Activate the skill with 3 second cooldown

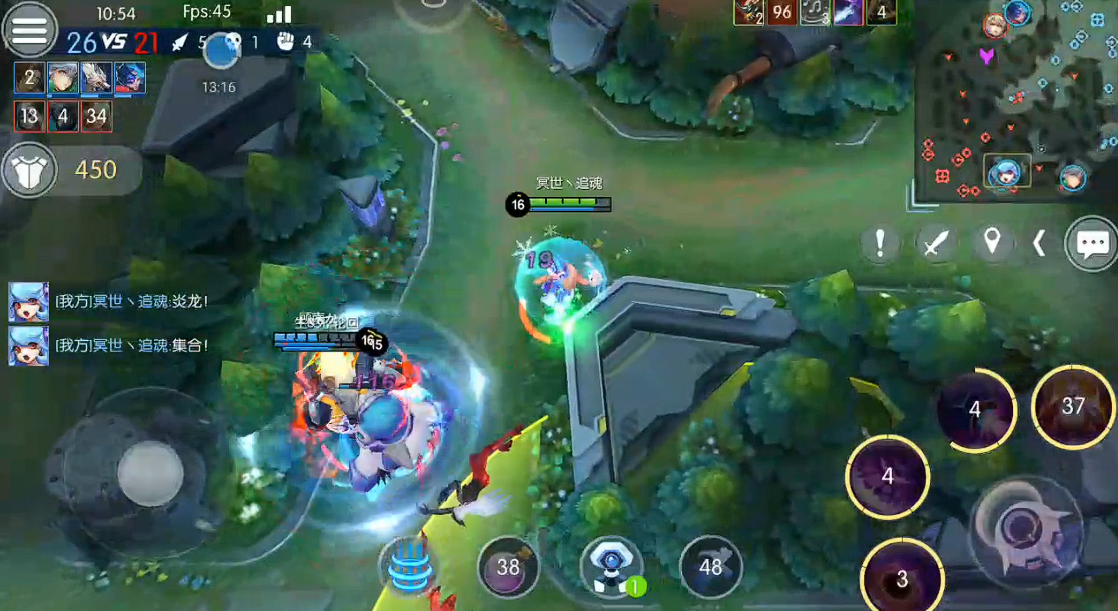coord(902,578)
